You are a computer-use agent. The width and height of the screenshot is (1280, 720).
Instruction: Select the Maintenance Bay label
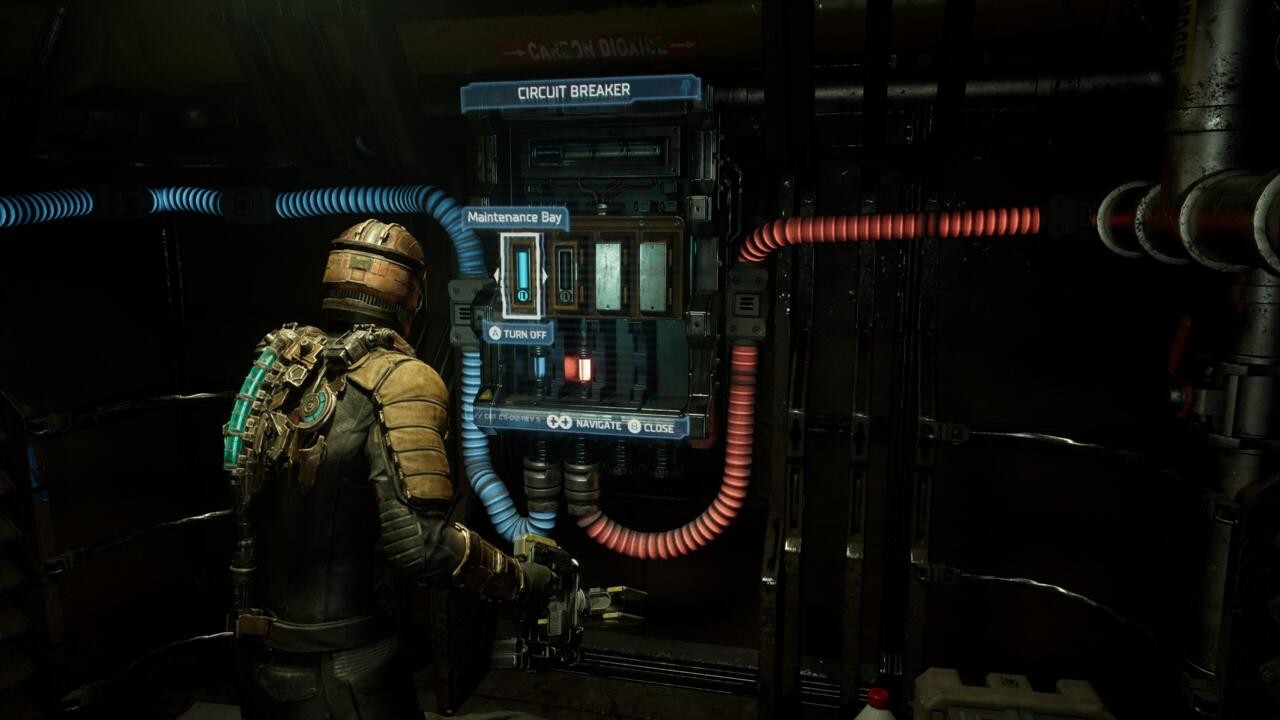pyautogui.click(x=513, y=219)
